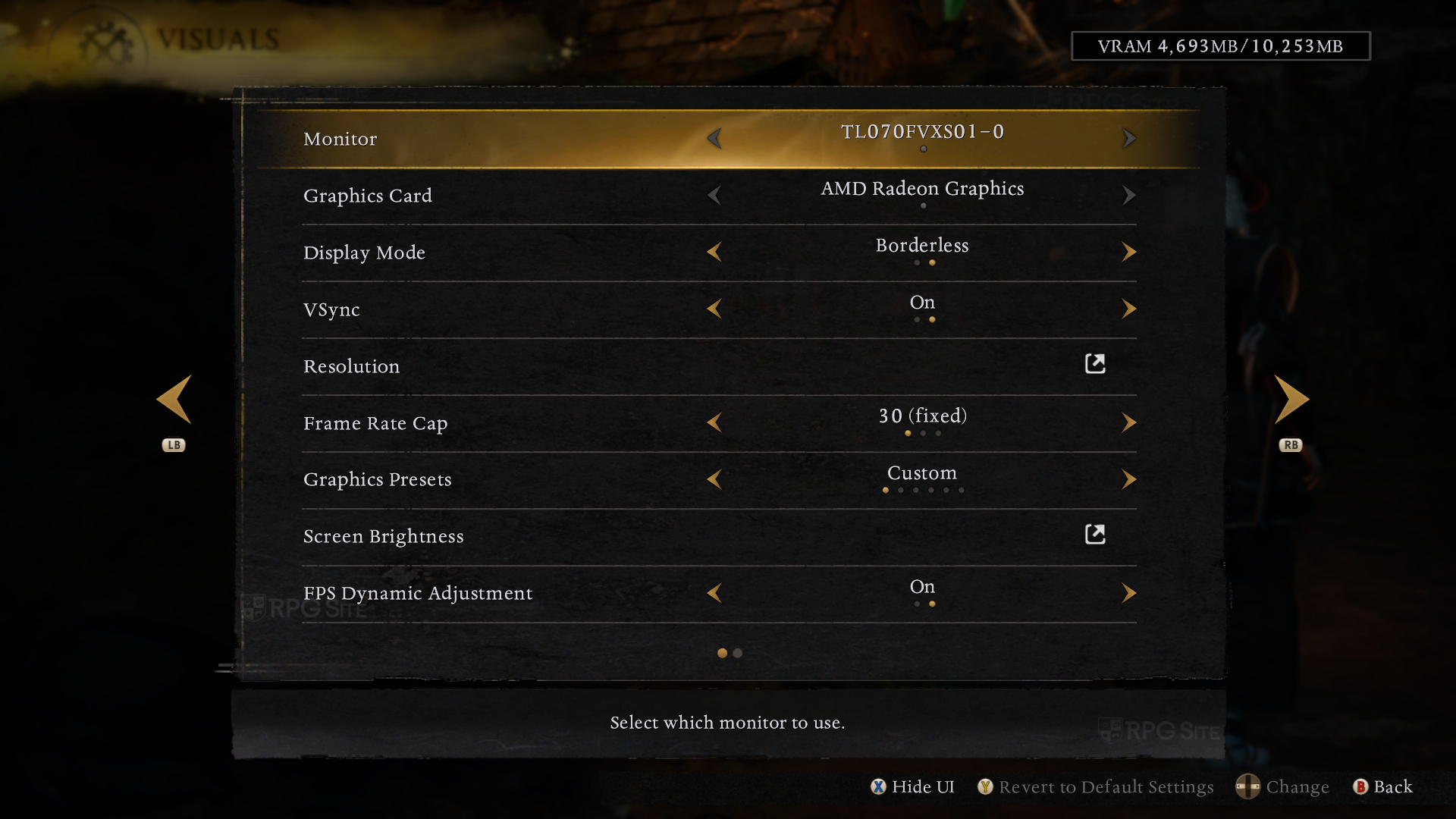Click left arrow for Display Mode
The height and width of the screenshot is (819, 1456).
point(714,252)
